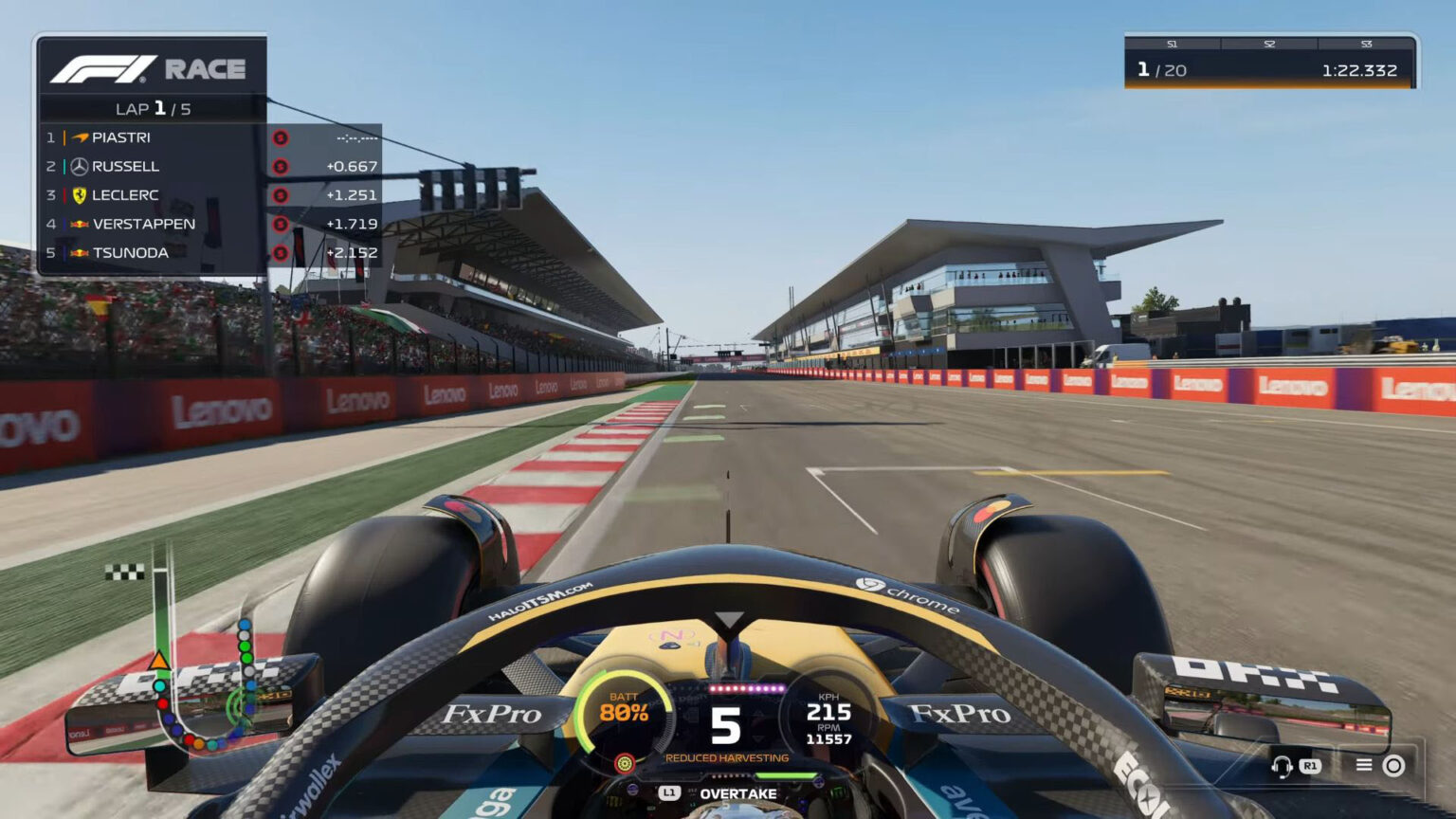Viewport: 1456px width, 819px height.
Task: Open the hamburger menu icon near the circle button
Action: pos(1363,764)
